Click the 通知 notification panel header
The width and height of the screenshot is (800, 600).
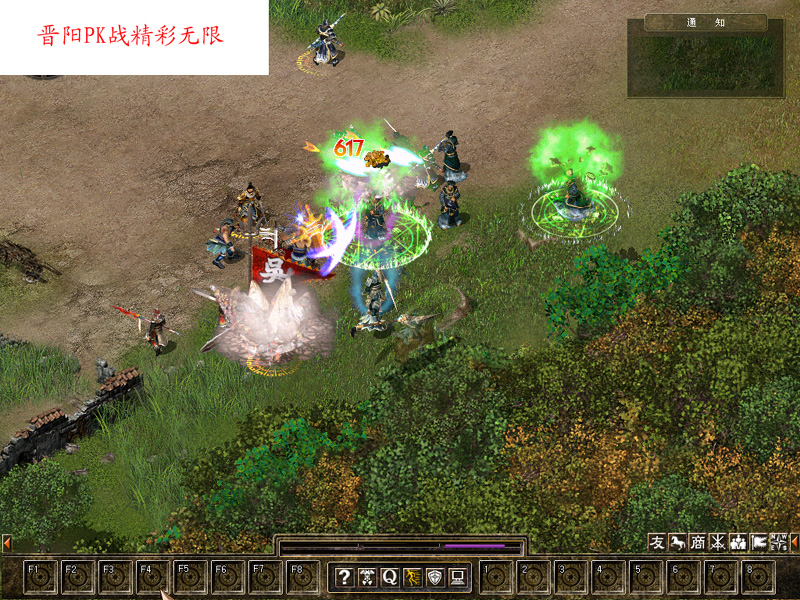pyautogui.click(x=706, y=22)
